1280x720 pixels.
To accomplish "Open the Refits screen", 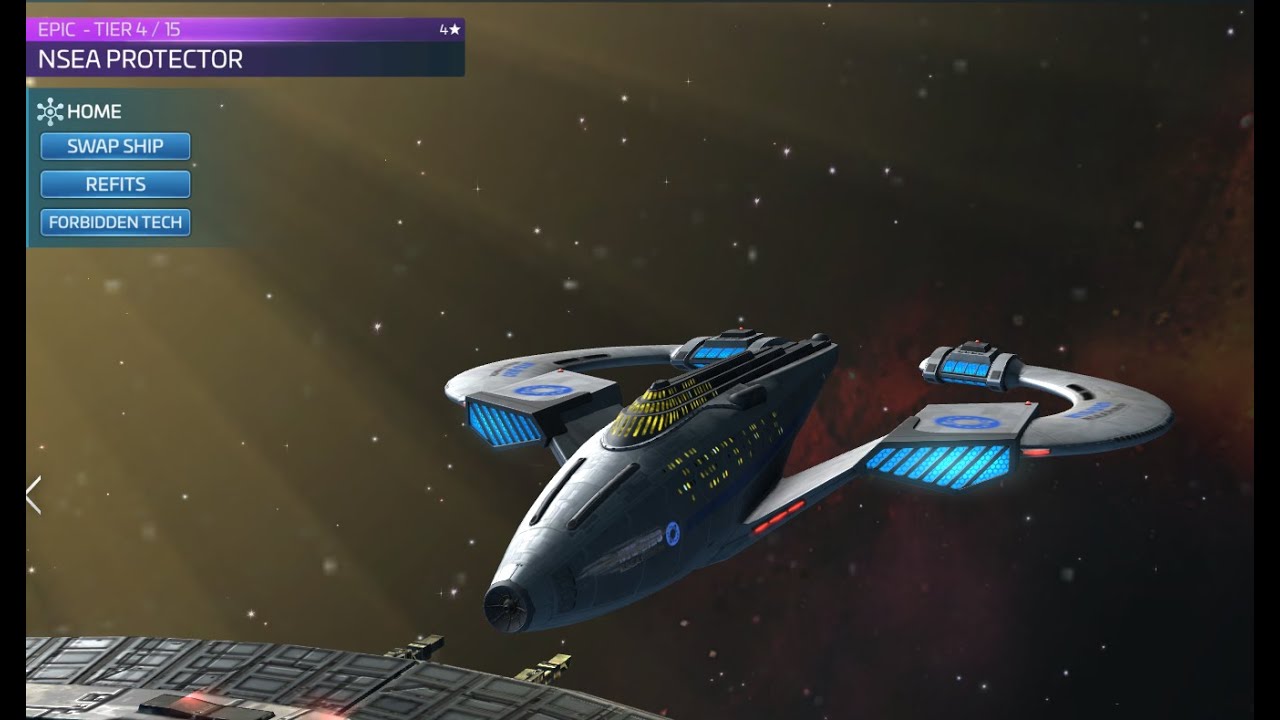I will pyautogui.click(x=115, y=184).
